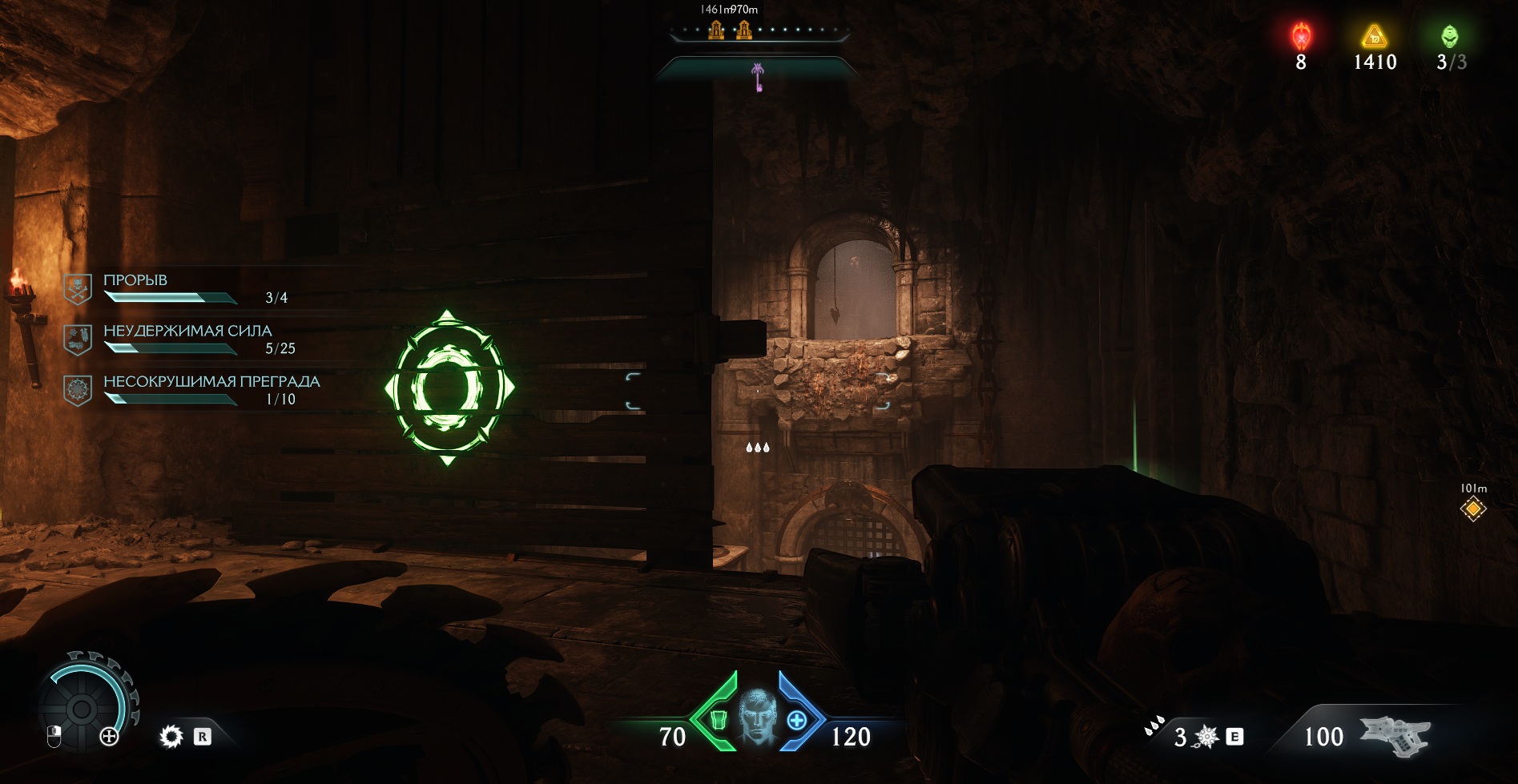Select the green armor shield icon

point(718,721)
